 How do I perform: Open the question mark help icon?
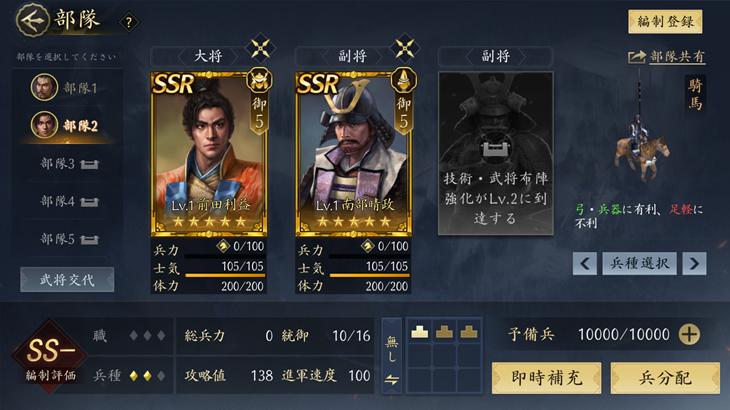[x=127, y=22]
